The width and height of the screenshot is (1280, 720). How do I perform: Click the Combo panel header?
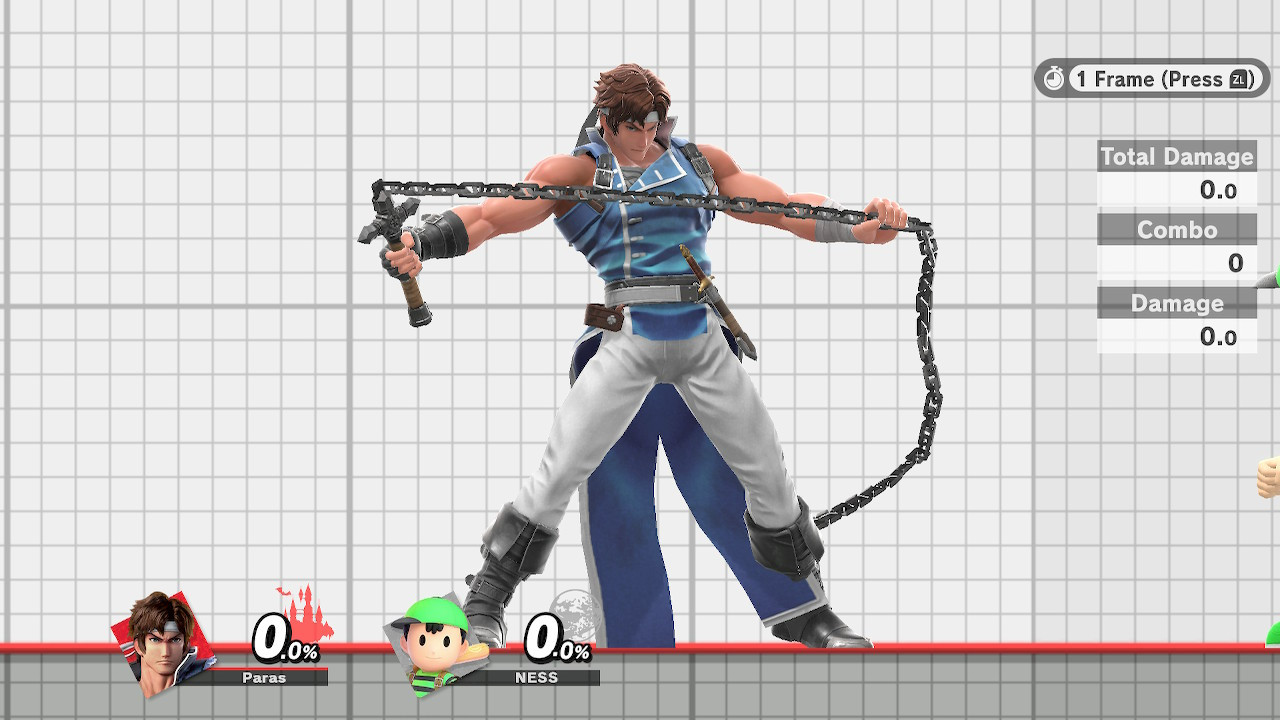click(x=1177, y=230)
